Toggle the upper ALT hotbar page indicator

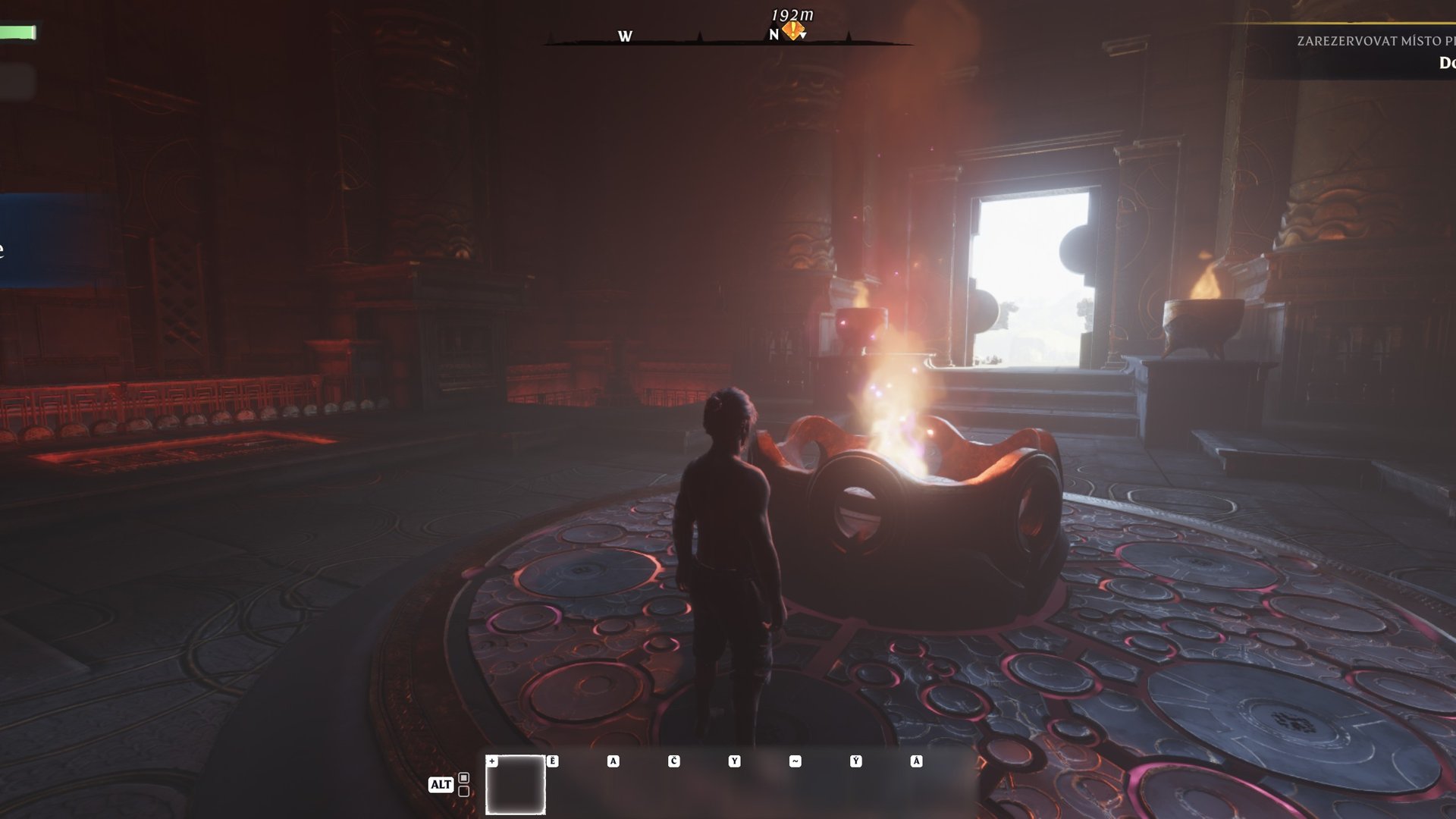[x=463, y=778]
